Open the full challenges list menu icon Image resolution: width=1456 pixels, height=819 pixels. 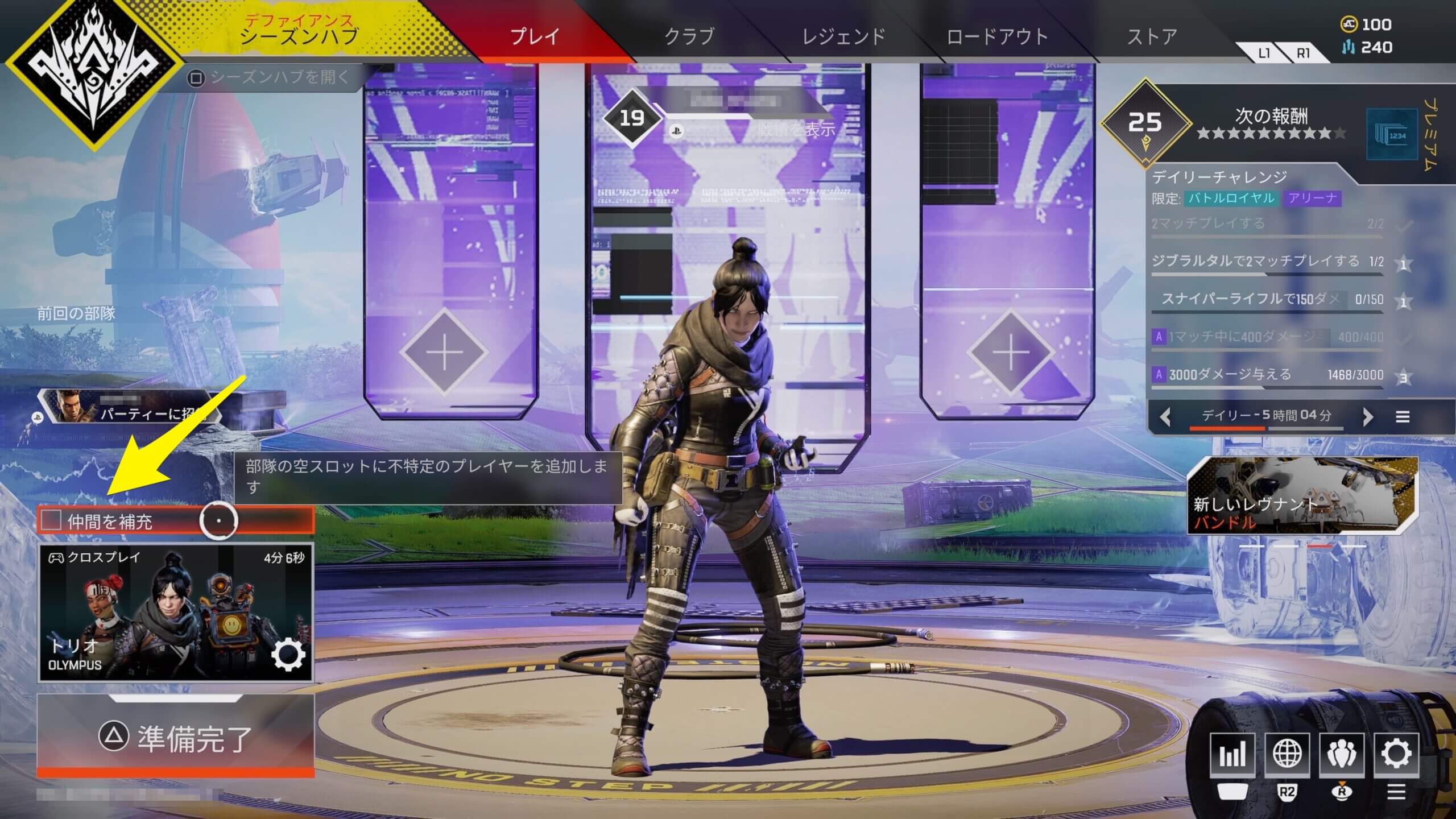1403,417
